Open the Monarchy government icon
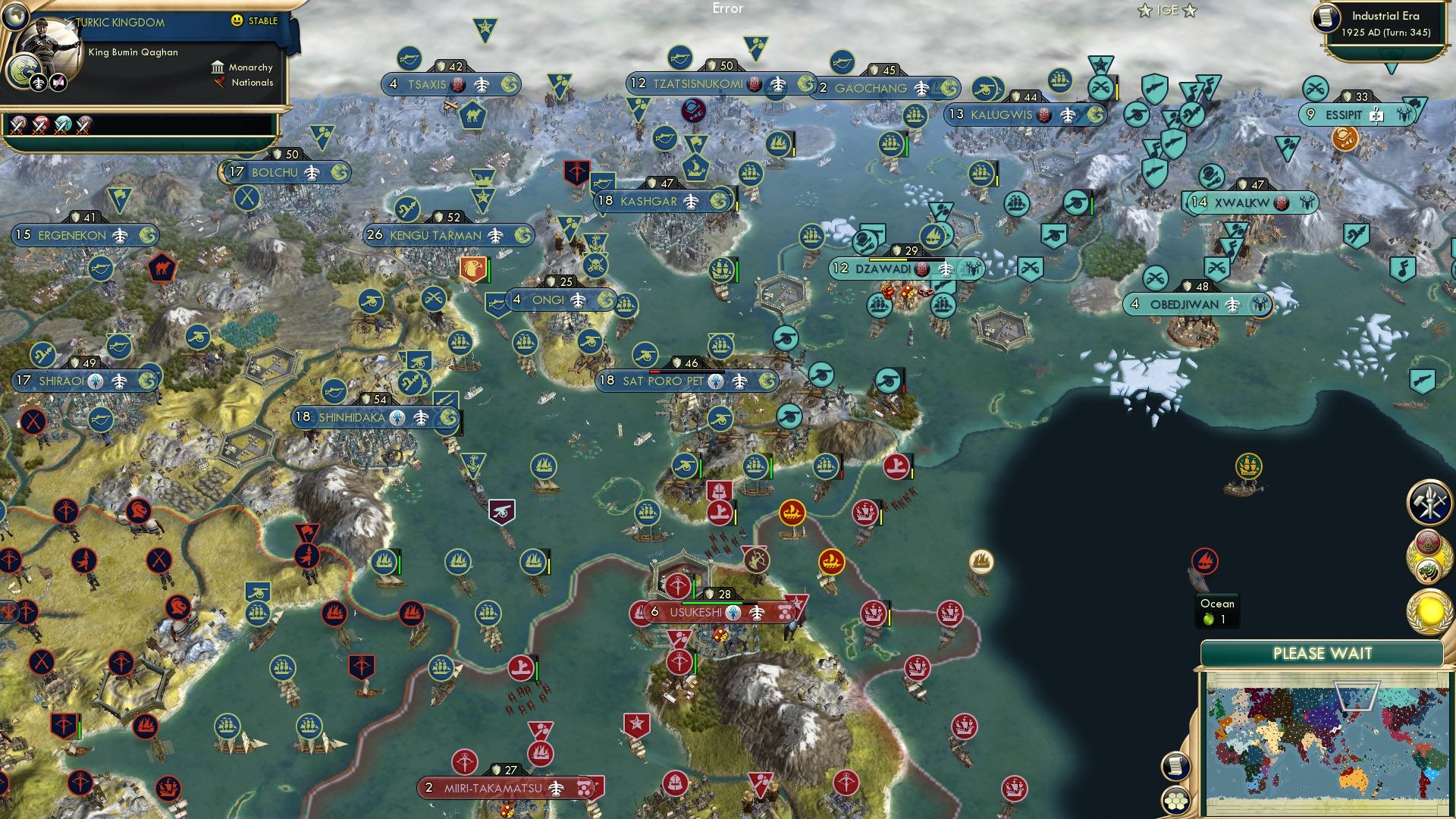1456x819 pixels. (x=218, y=67)
